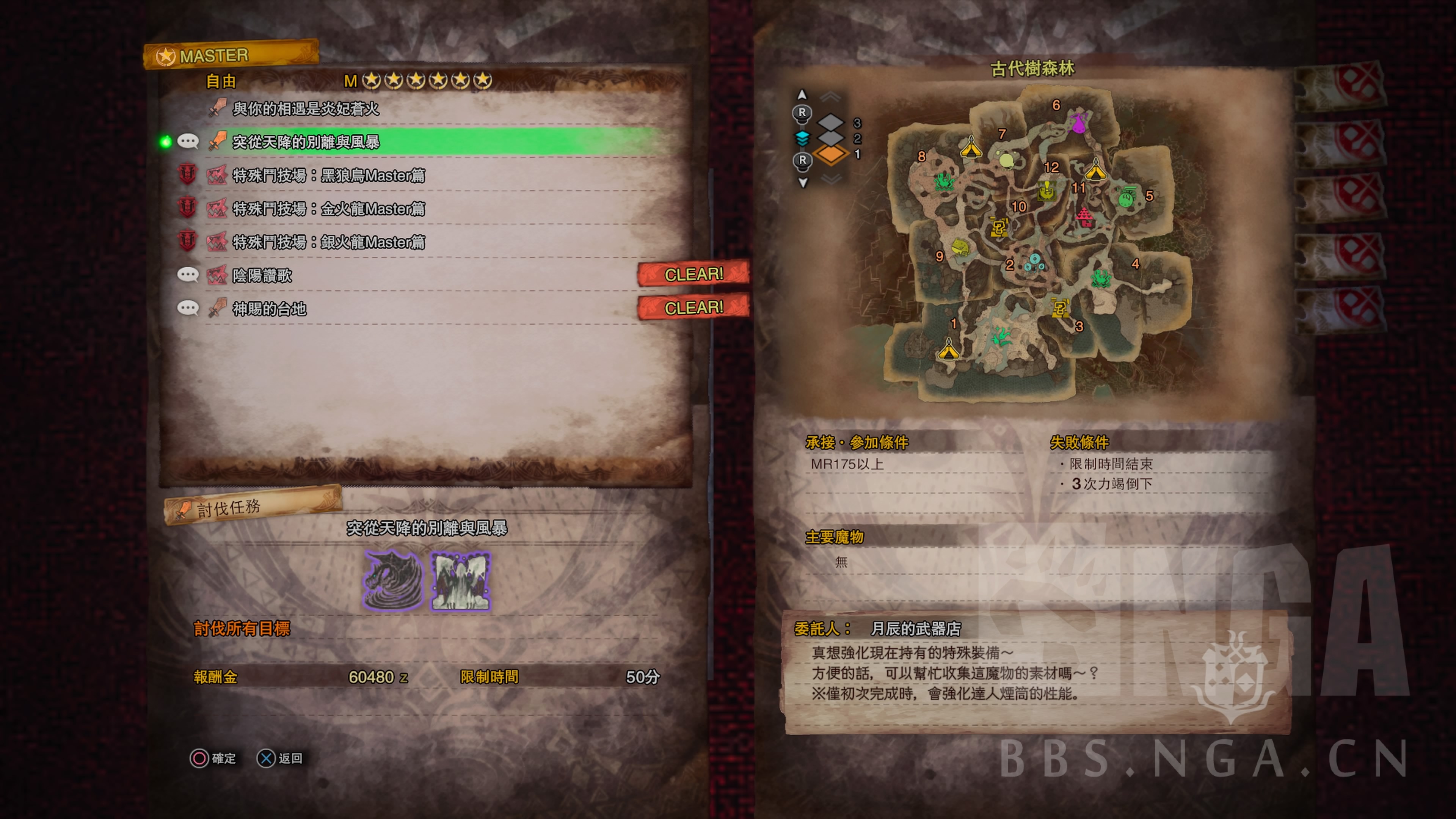Click the upper R button icon beside the map

802,113
